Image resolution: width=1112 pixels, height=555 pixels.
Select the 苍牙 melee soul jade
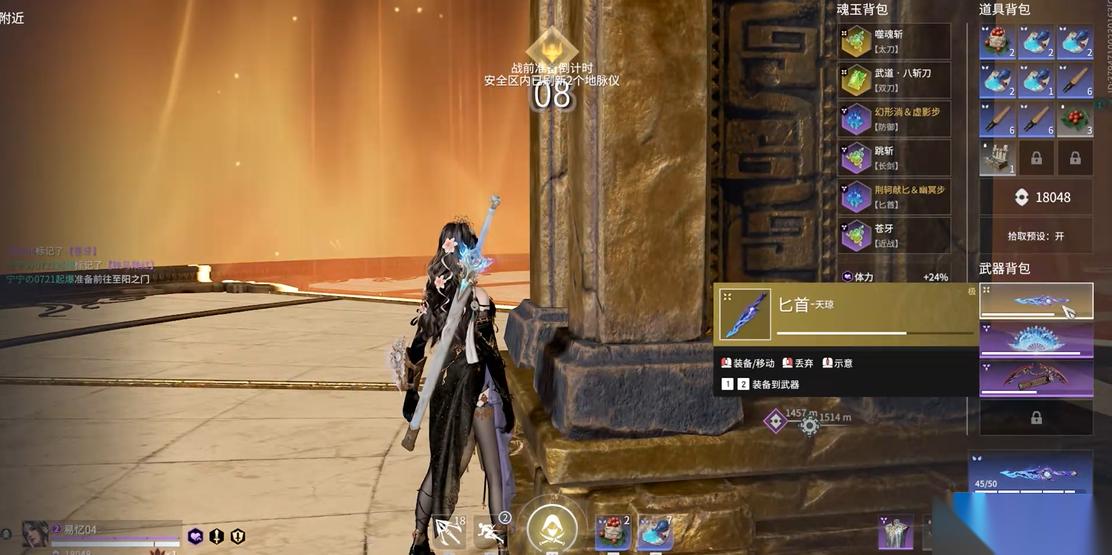click(x=894, y=235)
